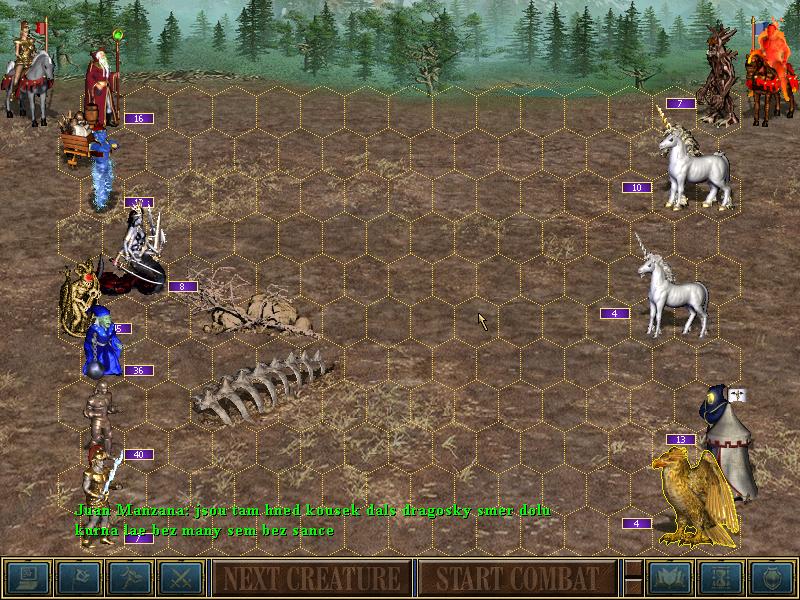
Task: Select Next Creature
Action: point(311,578)
